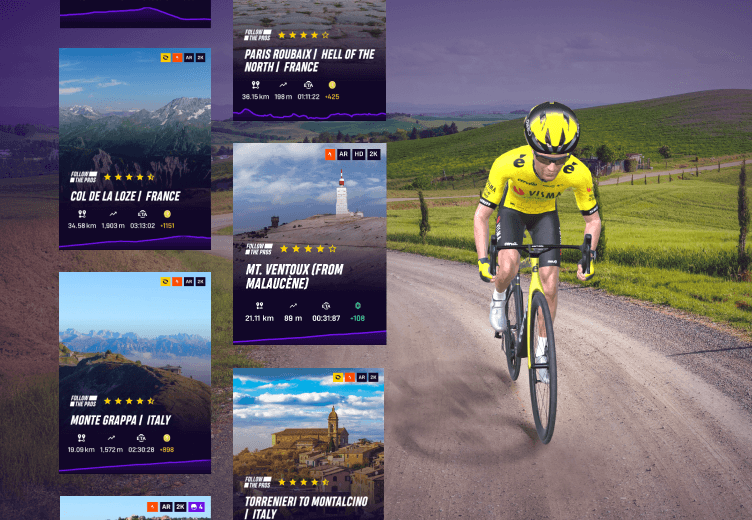This screenshot has height=520, width=752.
Task: Select Torrenieri to Montalcino Italy route
Action: pos(309,444)
